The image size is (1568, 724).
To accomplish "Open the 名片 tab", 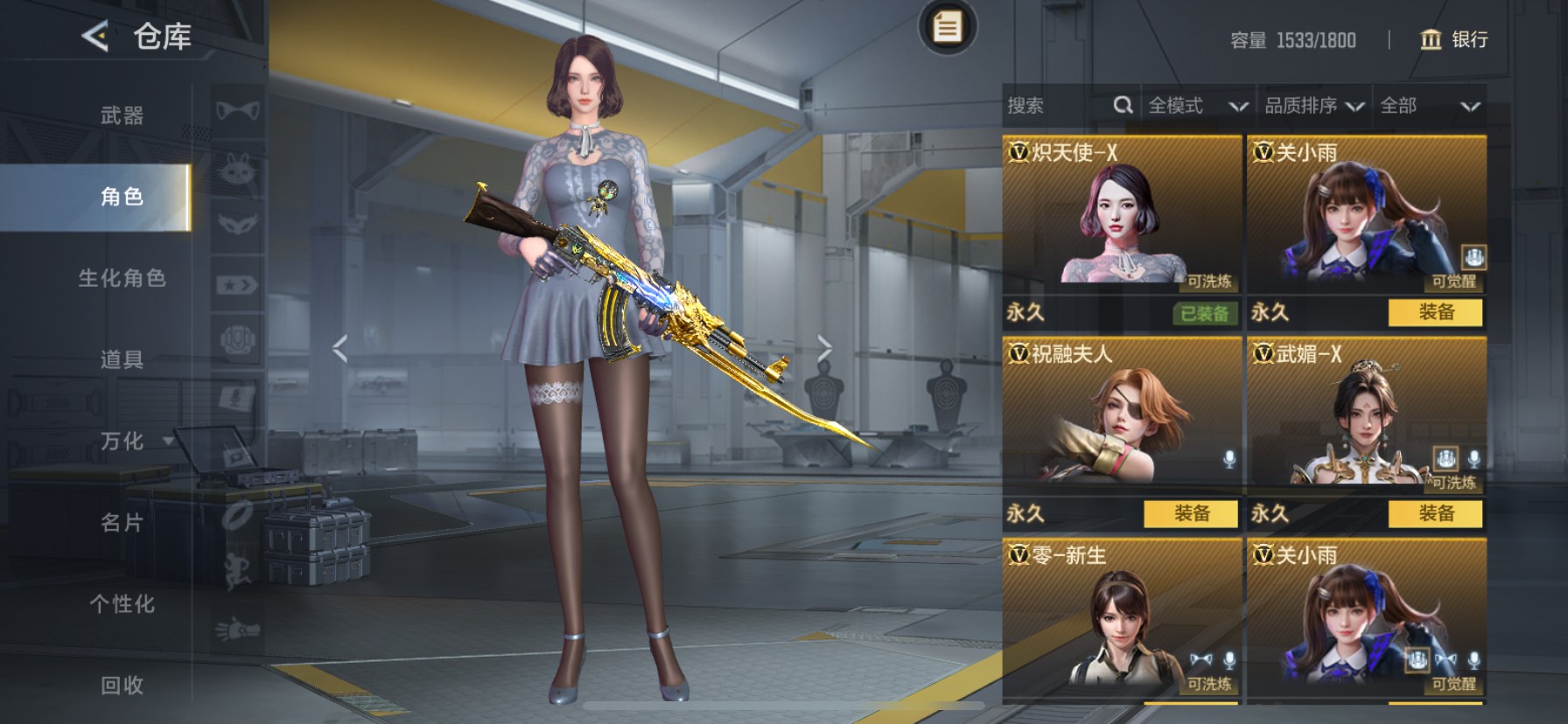I will [x=122, y=523].
